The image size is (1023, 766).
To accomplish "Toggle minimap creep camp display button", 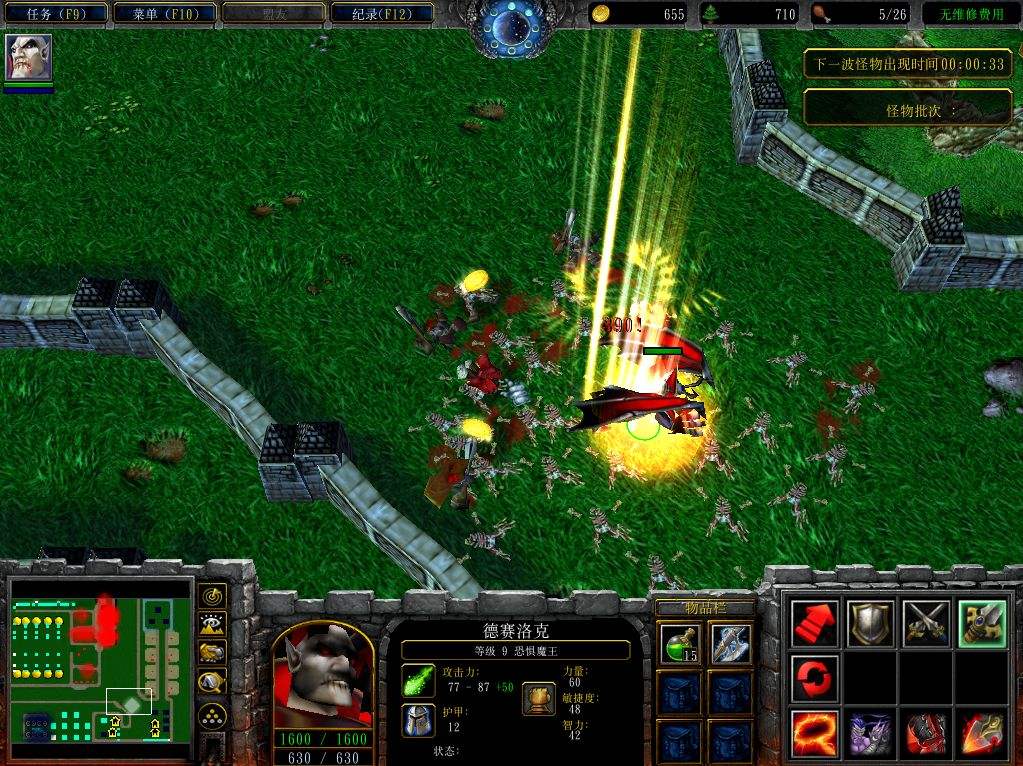I will (212, 683).
